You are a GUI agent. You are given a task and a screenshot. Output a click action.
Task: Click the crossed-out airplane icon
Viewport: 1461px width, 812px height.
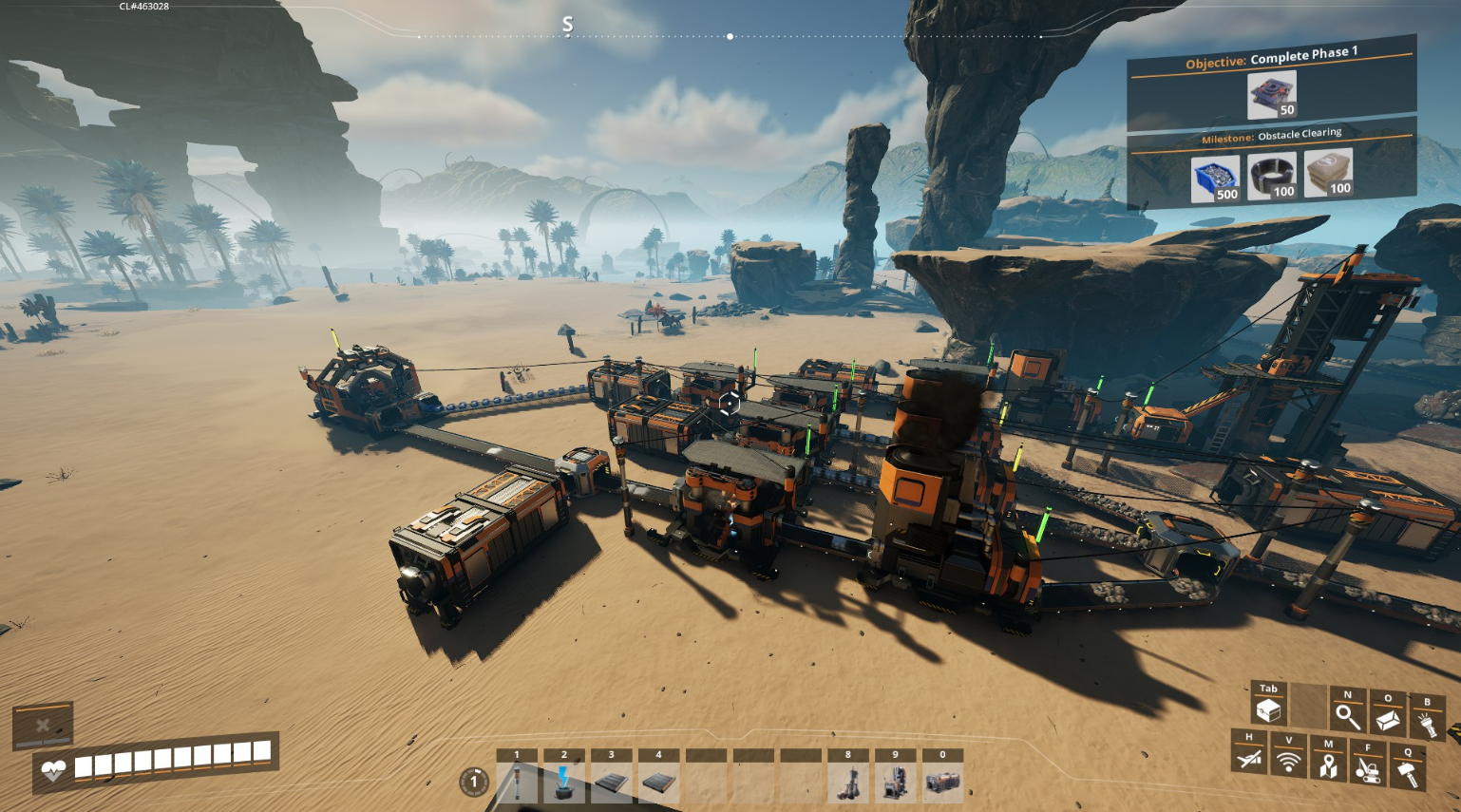(x=1249, y=757)
